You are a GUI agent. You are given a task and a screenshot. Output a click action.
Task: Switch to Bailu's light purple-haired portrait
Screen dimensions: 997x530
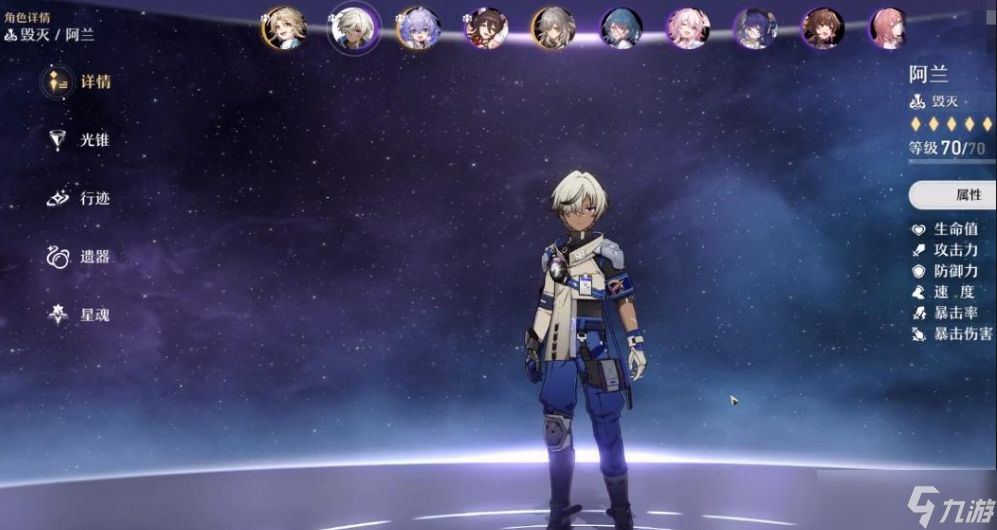click(x=418, y=28)
